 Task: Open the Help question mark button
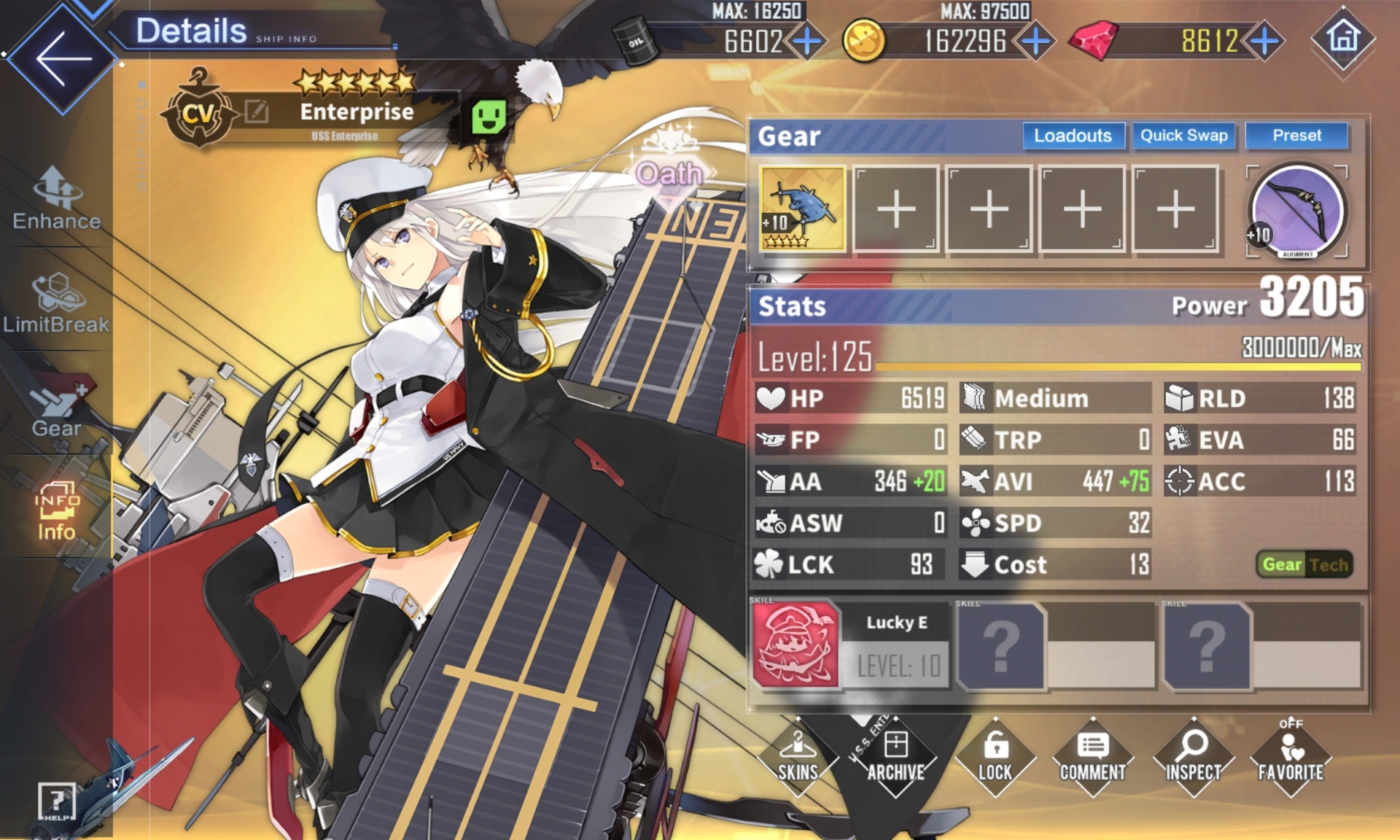pyautogui.click(x=56, y=801)
